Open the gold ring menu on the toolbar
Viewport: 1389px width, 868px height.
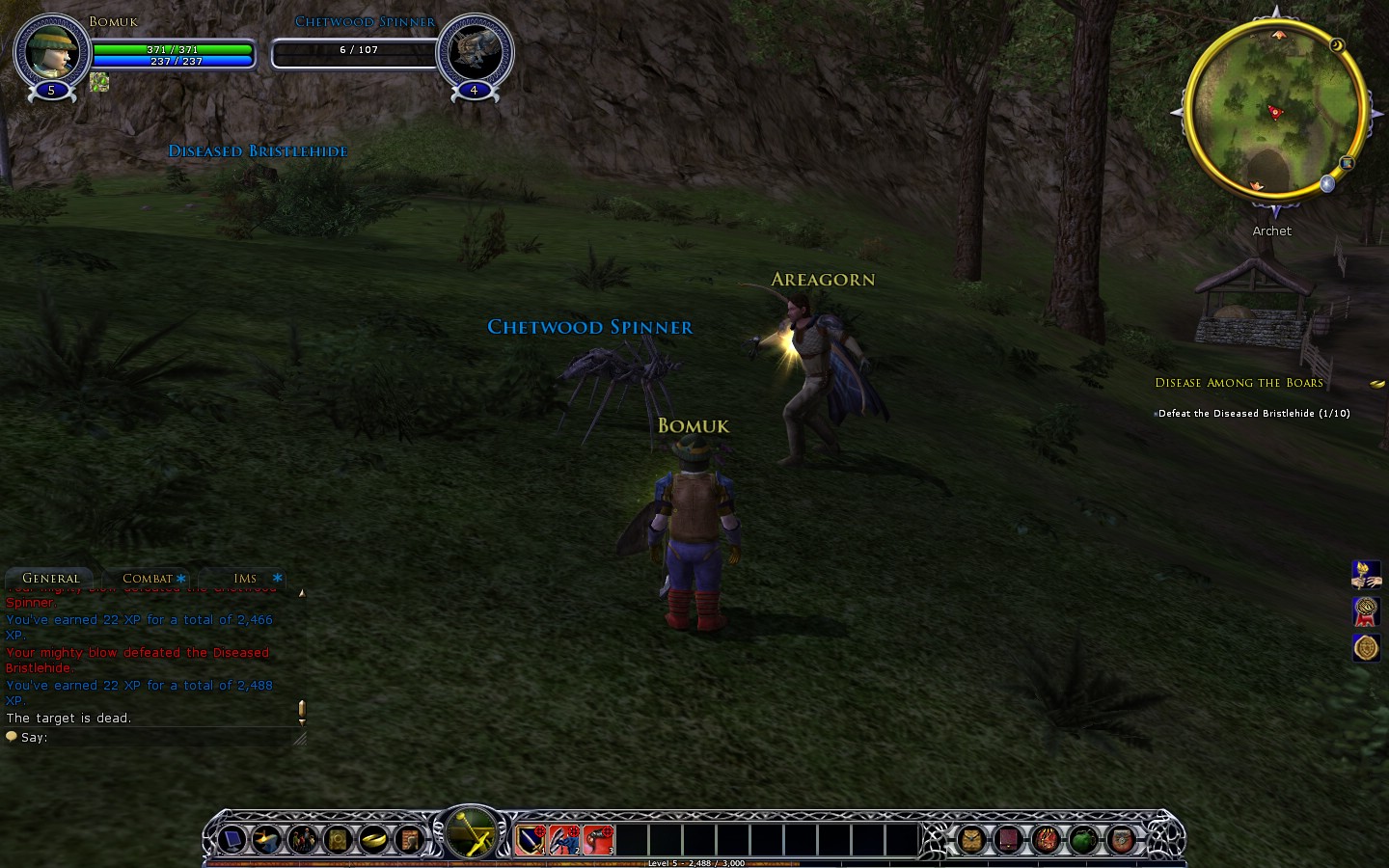[x=374, y=840]
